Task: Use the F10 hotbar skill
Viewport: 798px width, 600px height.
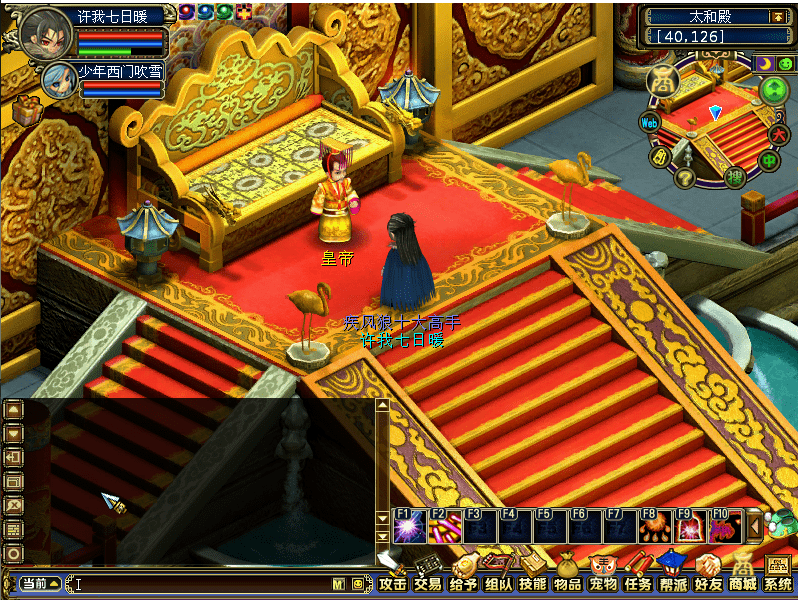Action: [x=724, y=526]
